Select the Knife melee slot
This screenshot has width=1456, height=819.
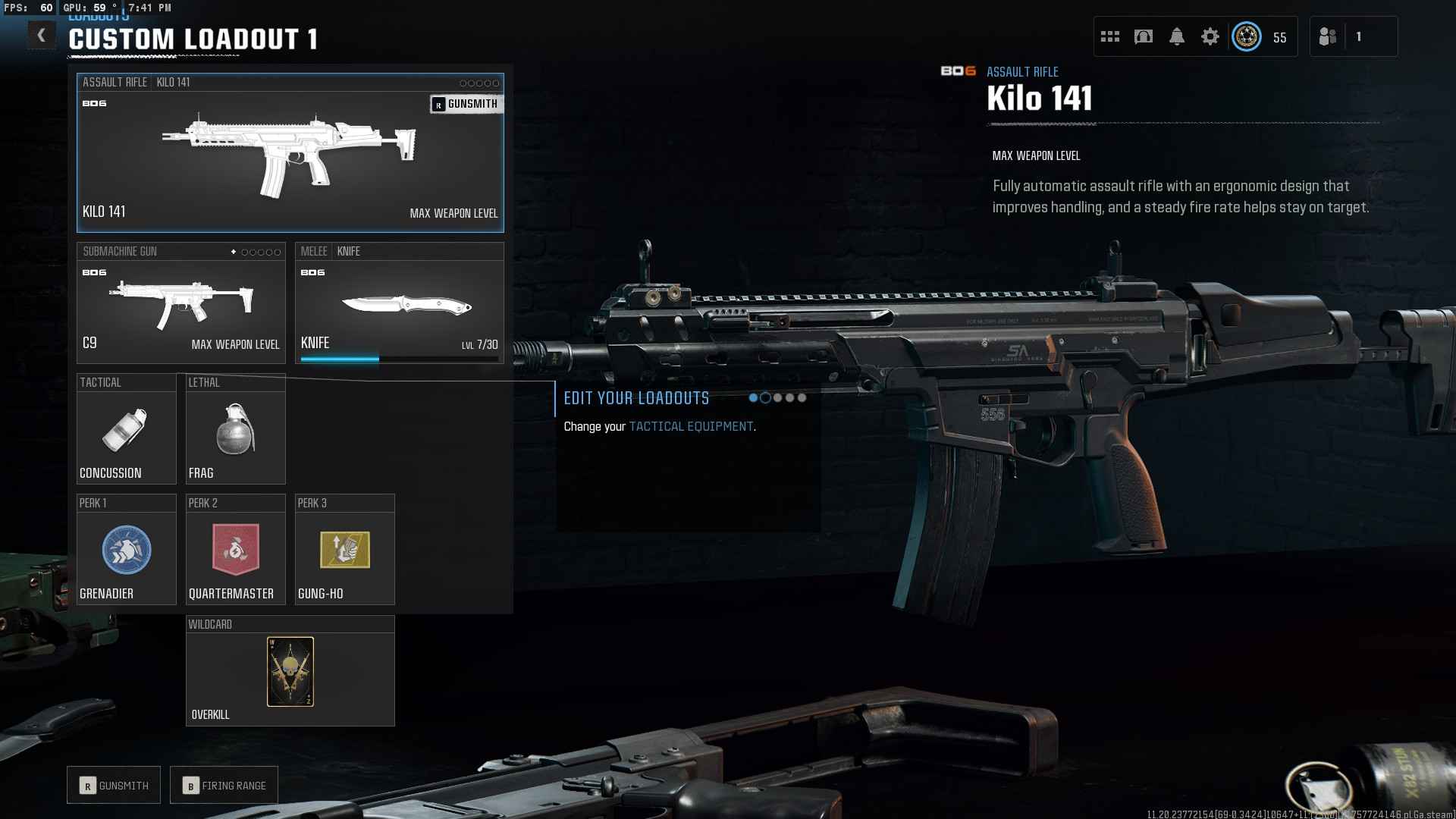pyautogui.click(x=399, y=303)
